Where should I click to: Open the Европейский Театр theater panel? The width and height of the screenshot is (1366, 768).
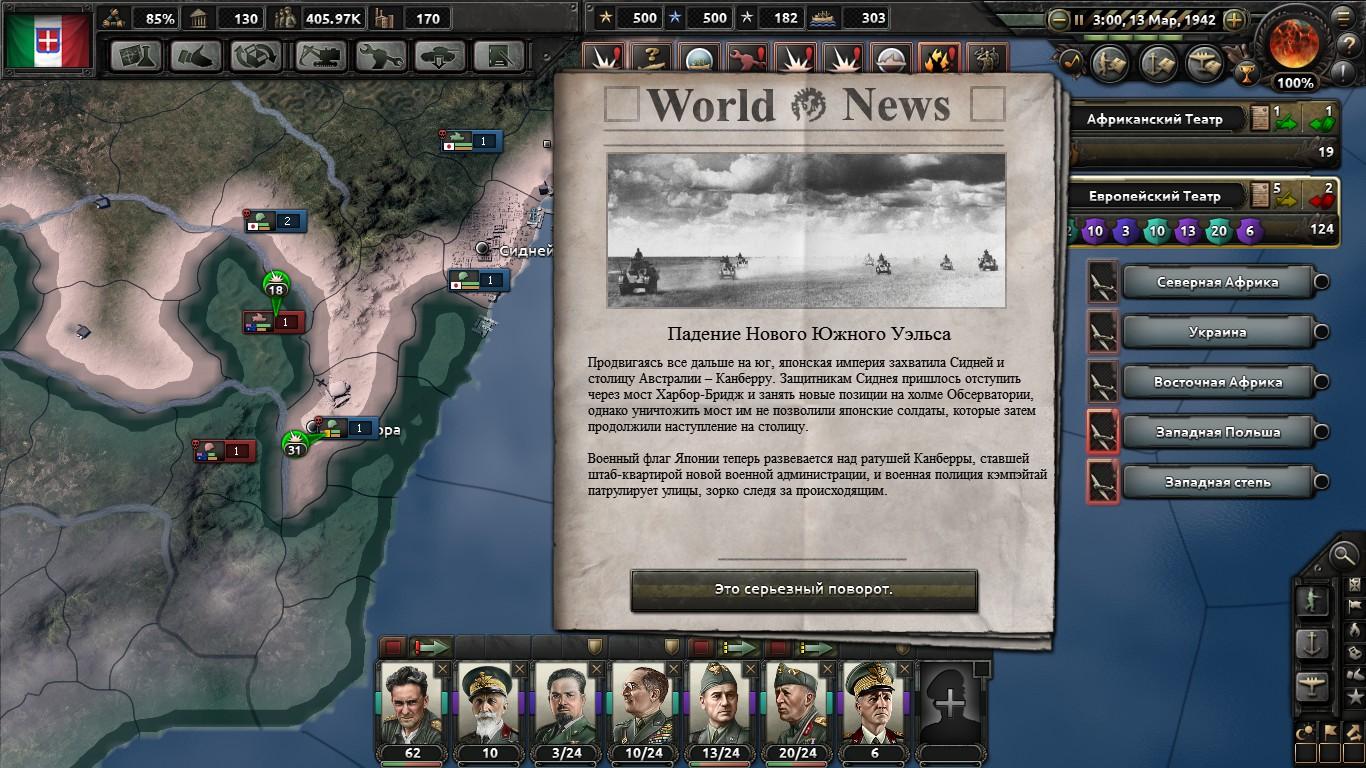1154,196
